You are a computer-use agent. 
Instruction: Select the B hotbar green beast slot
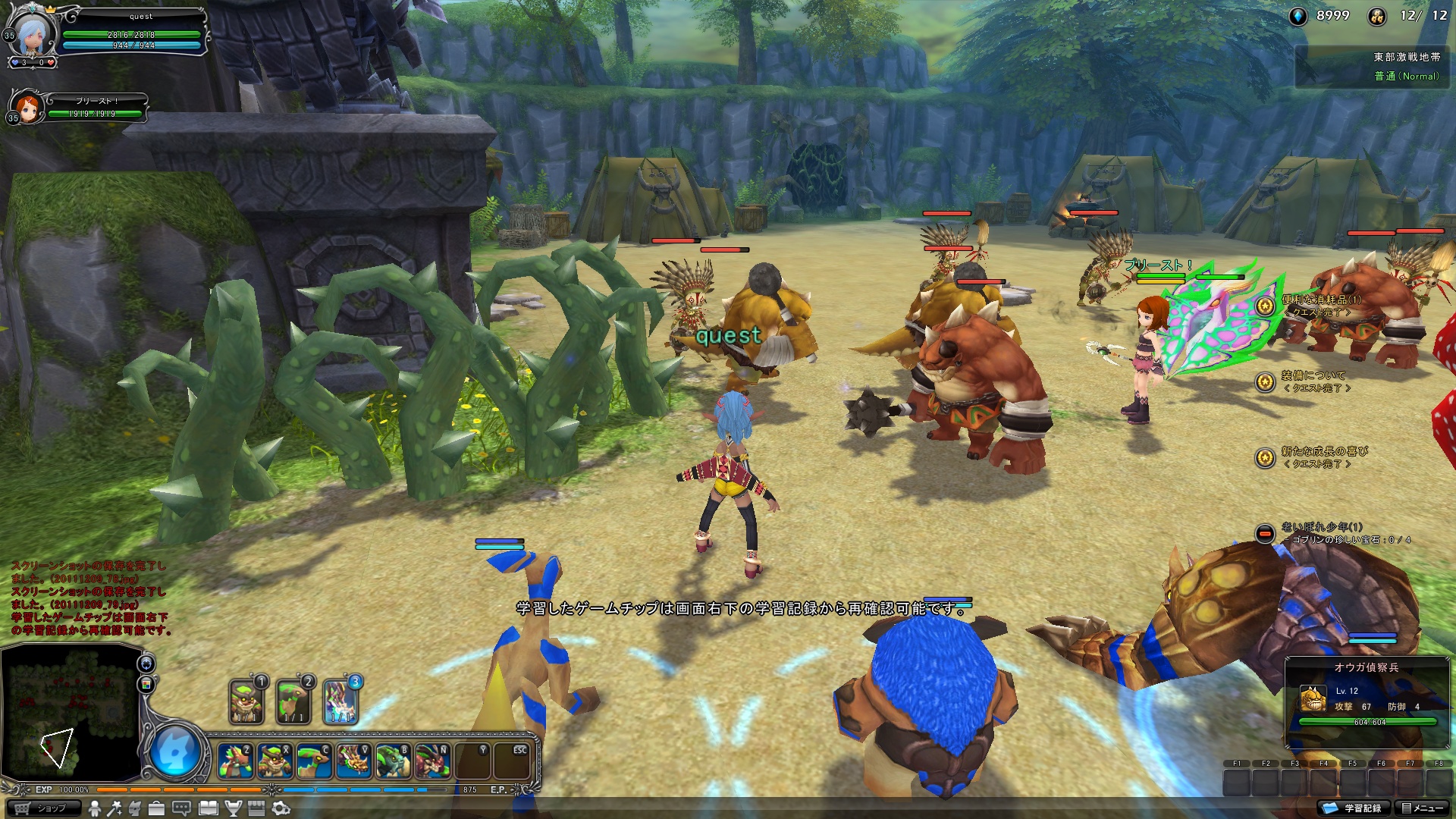[x=393, y=761]
